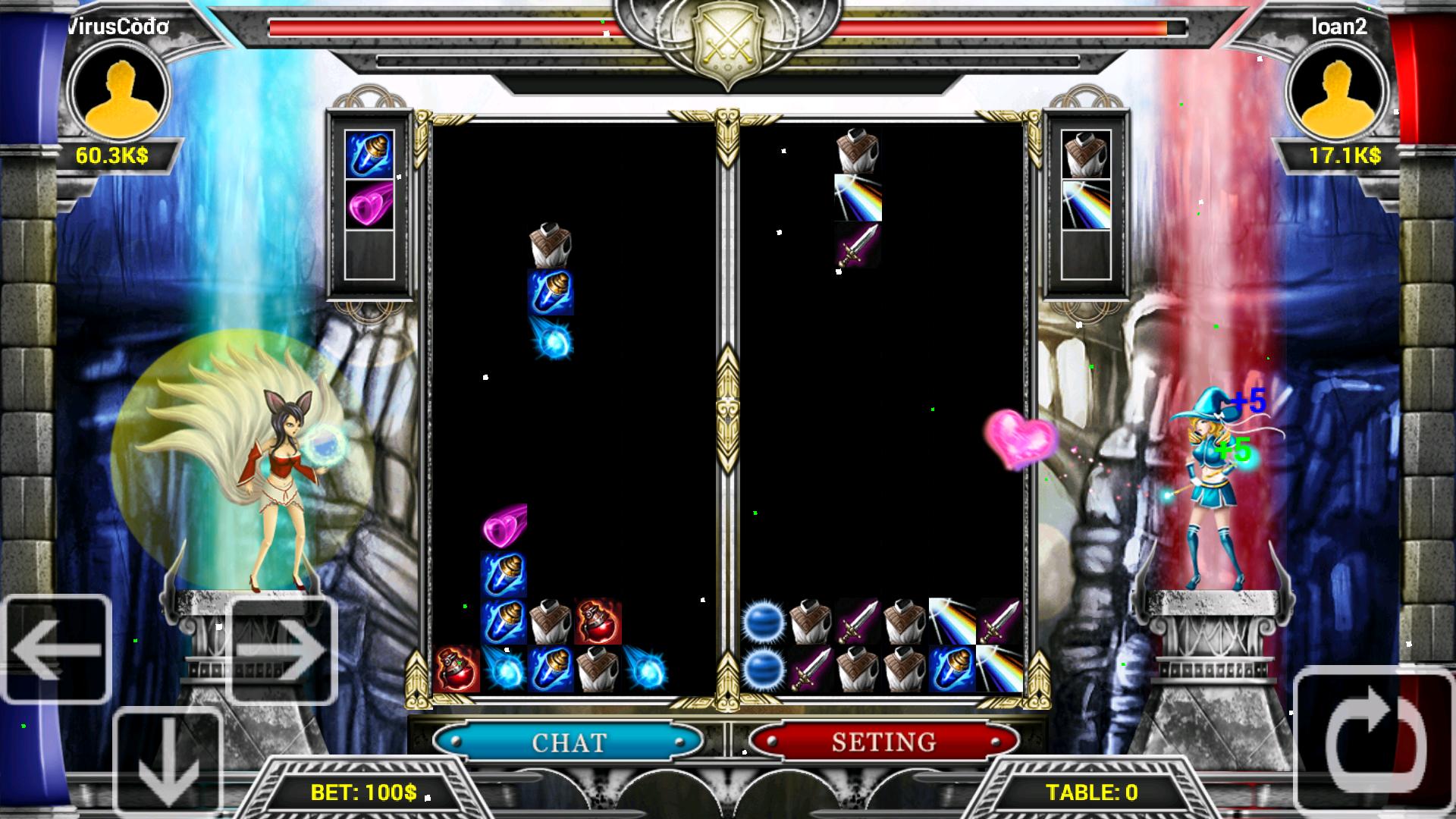Select VirusCodo's player avatar
Image resolution: width=1456 pixels, height=819 pixels.
(x=120, y=91)
